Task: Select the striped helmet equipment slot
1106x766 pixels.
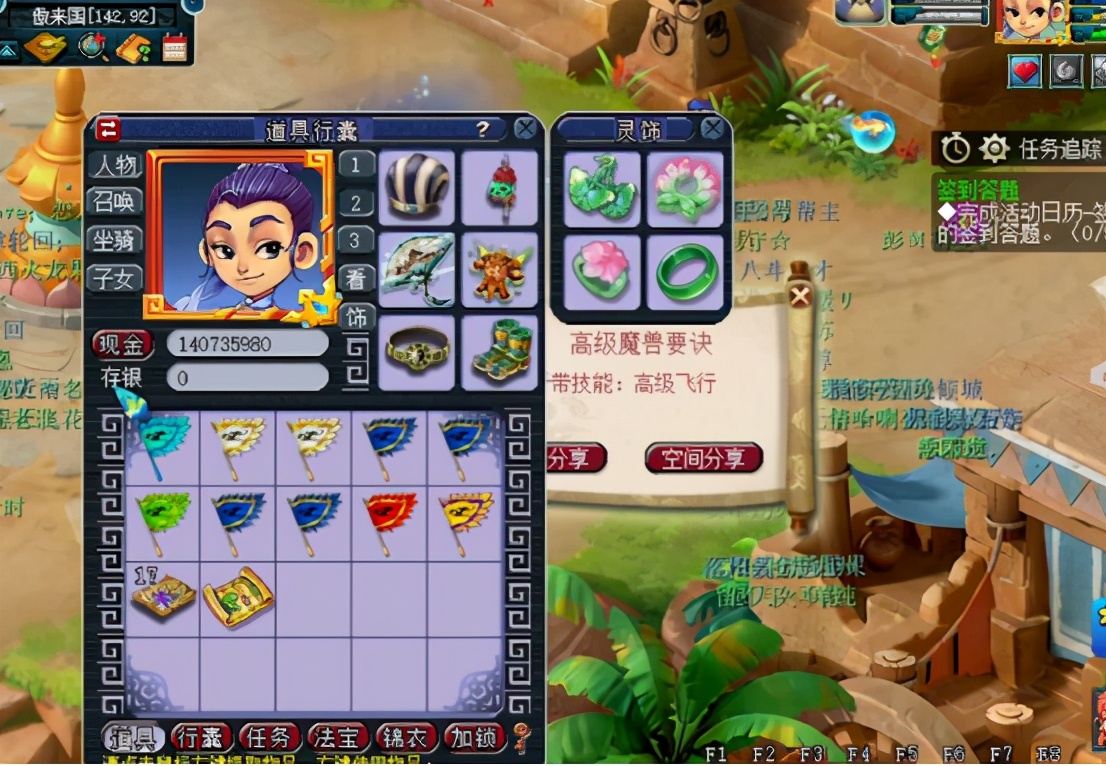Action: 416,187
